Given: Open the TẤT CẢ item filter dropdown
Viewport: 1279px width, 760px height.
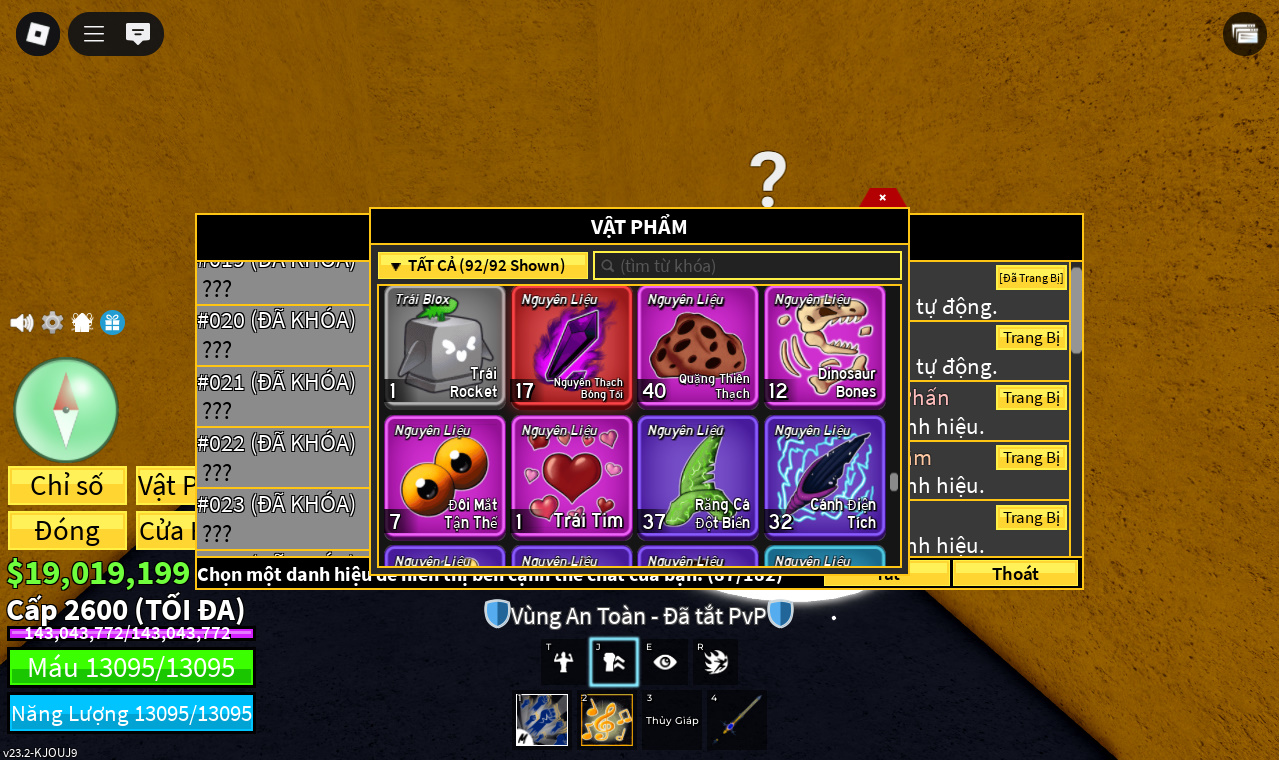Looking at the screenshot, I should coord(483,266).
